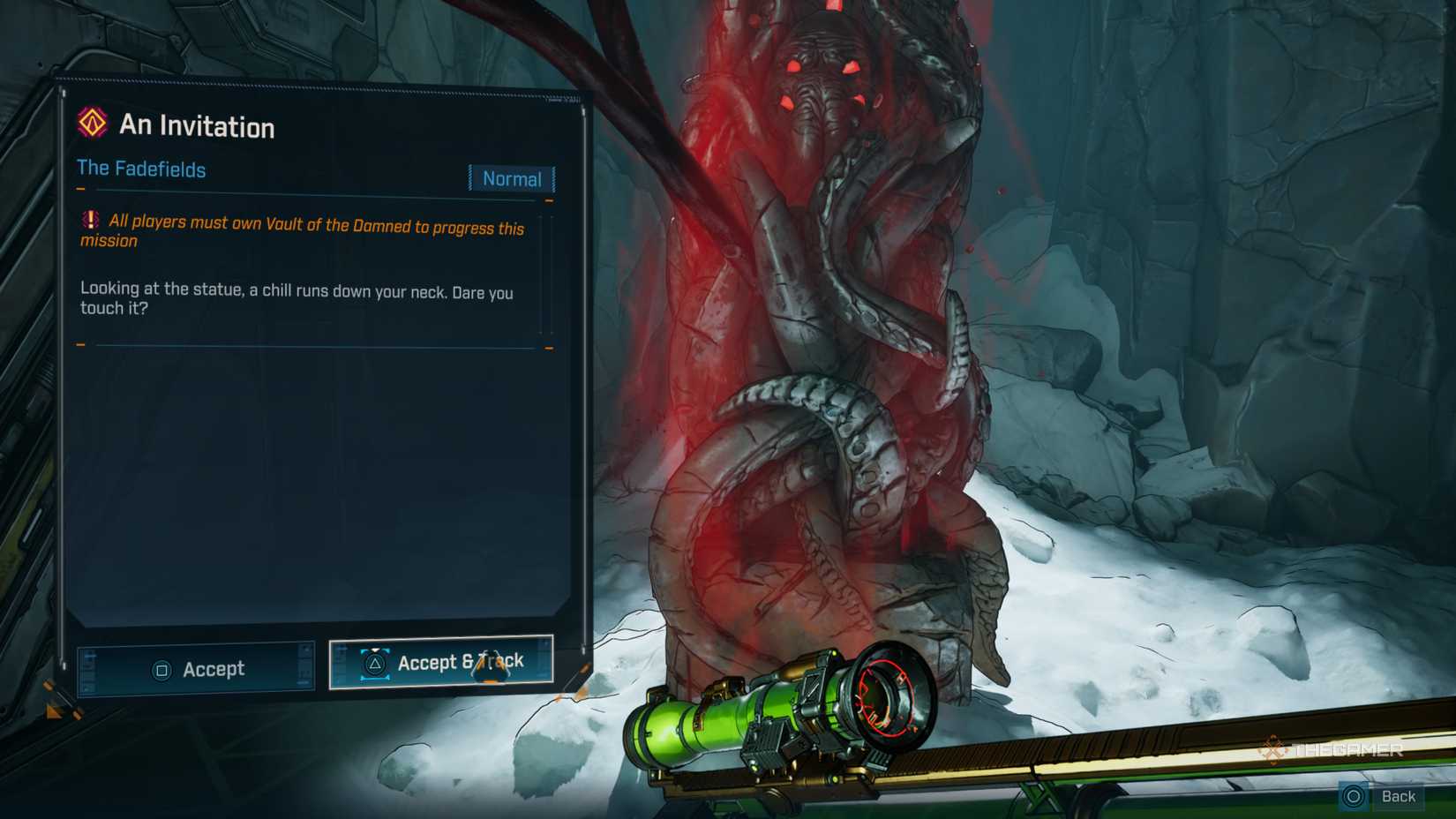The width and height of the screenshot is (1456, 819).
Task: Click the triangle icon in Accept & Track
Action: (x=374, y=663)
